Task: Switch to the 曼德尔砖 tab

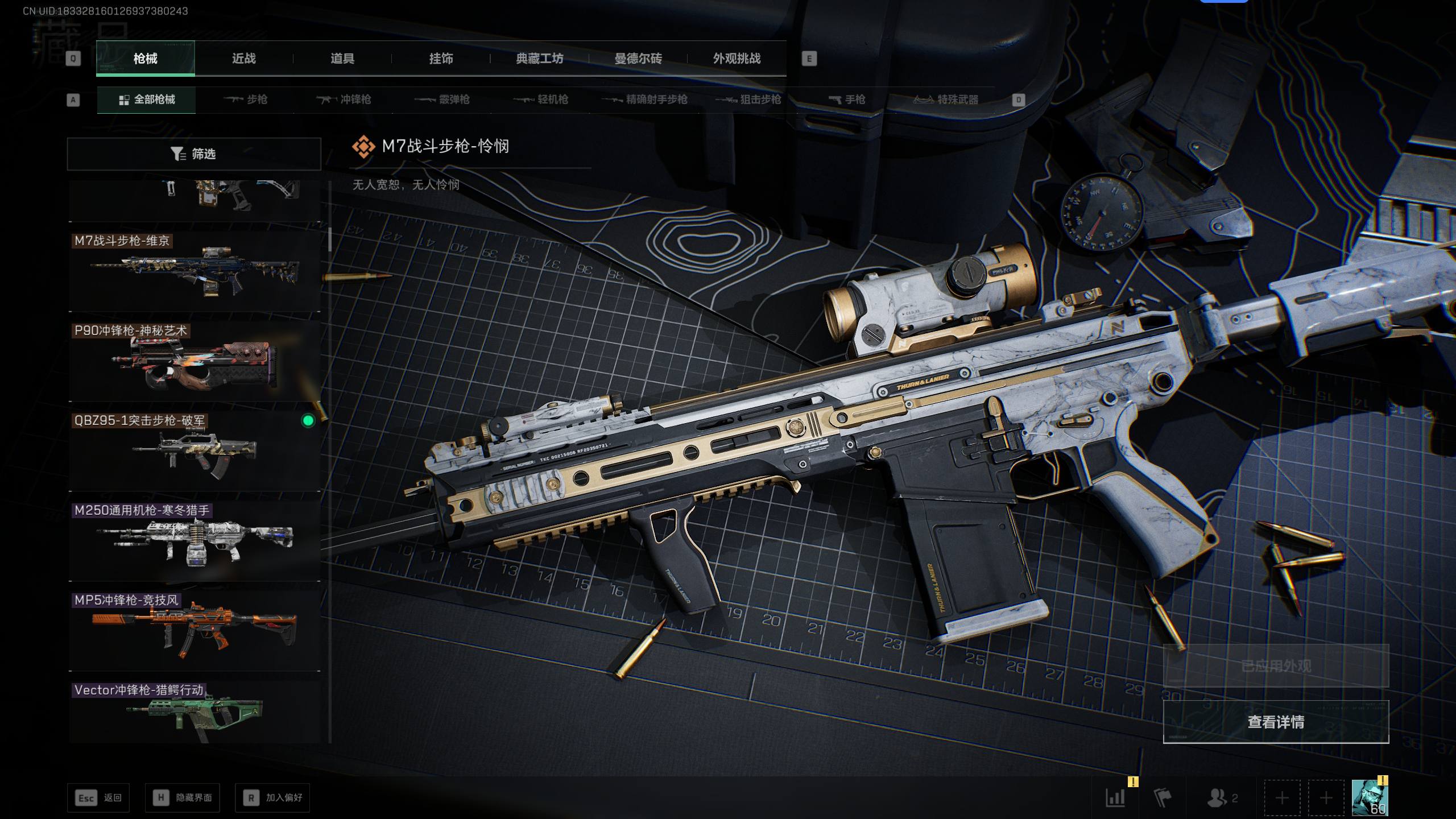Action: (638, 59)
